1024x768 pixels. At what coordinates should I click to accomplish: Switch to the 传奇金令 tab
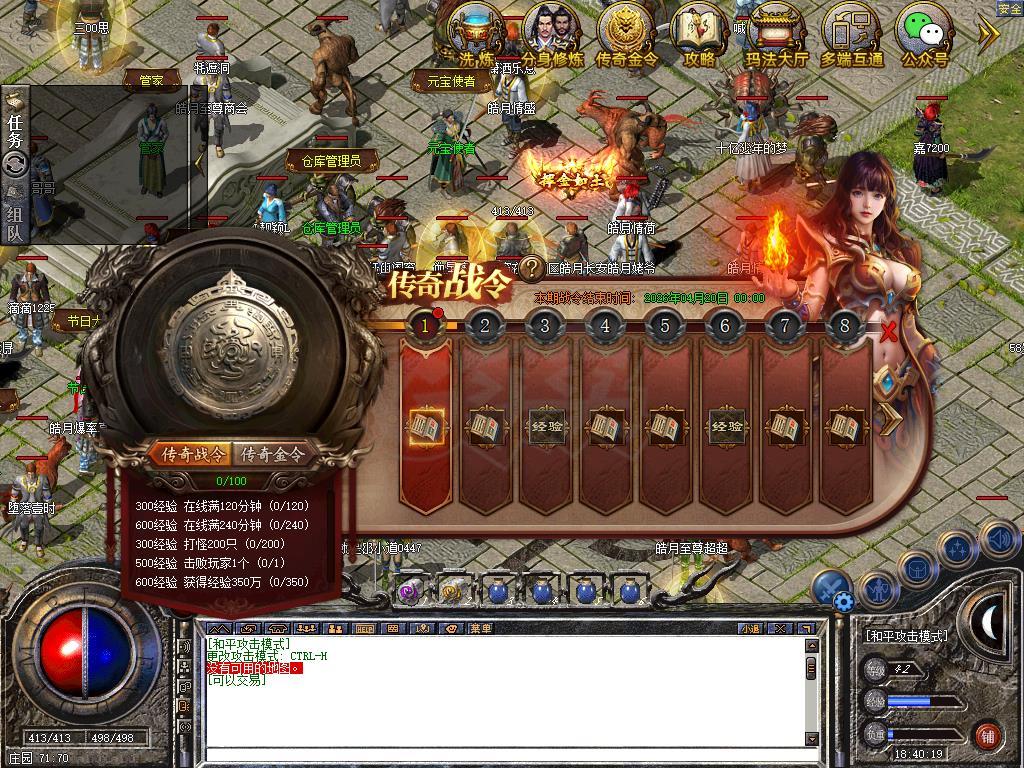(272, 454)
